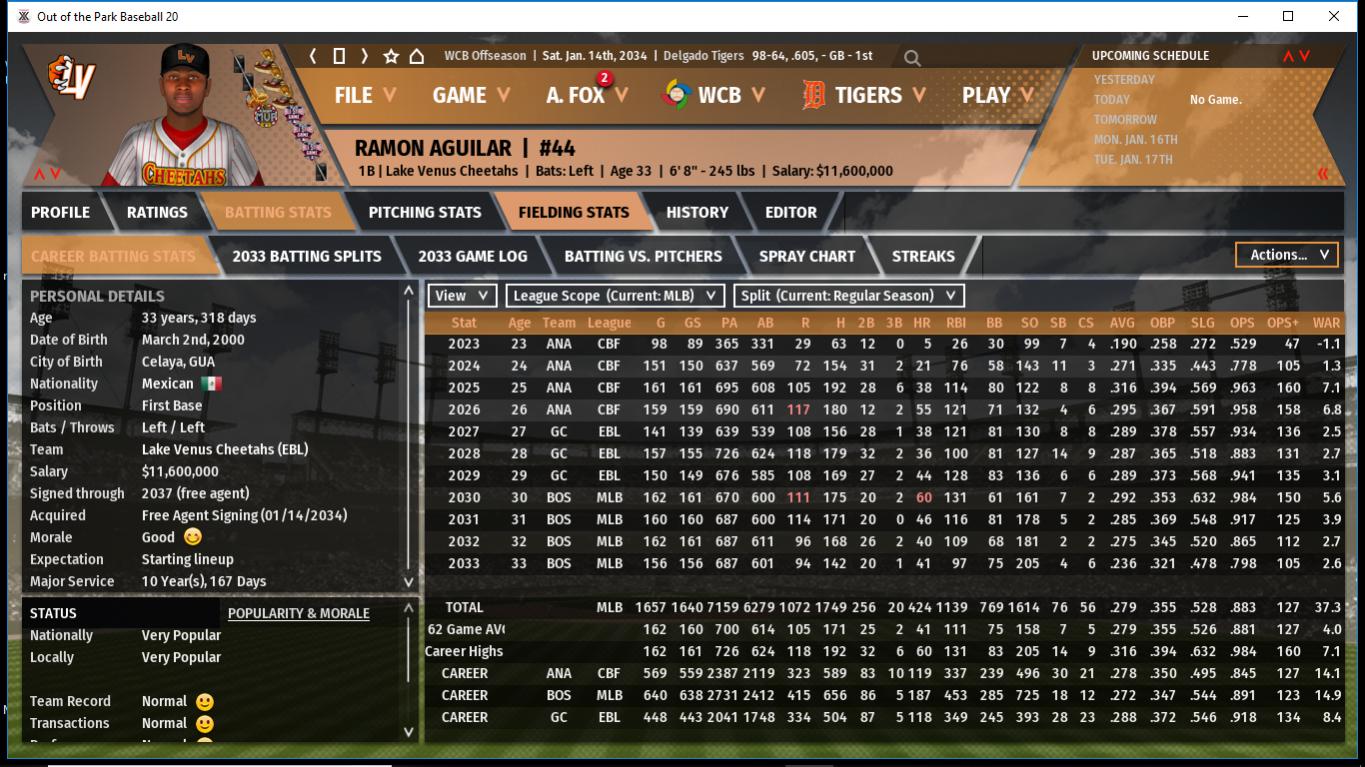Open the WCB league menu

(x=715, y=95)
